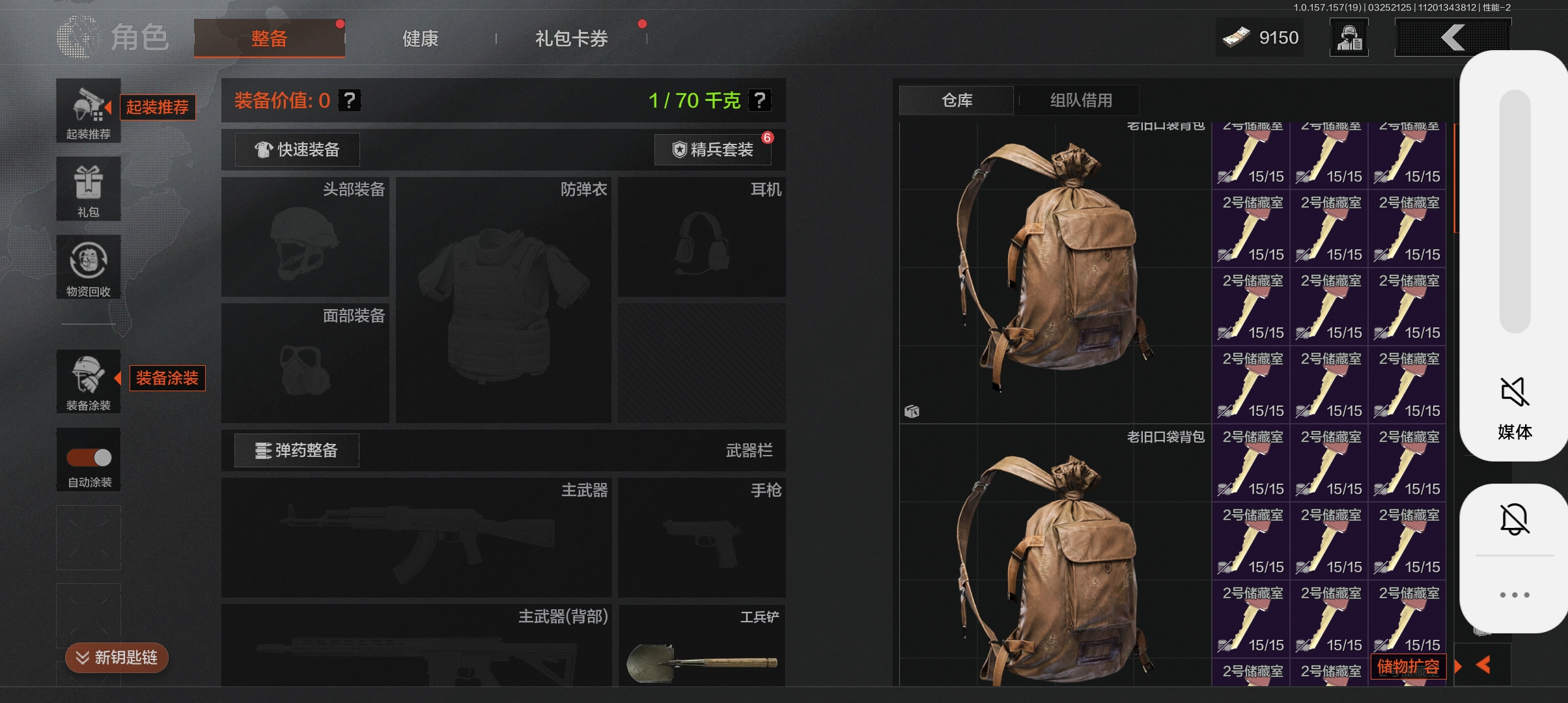This screenshot has height=703, width=1568.
Task: Select the 仓库 storage tab
Action: [957, 100]
